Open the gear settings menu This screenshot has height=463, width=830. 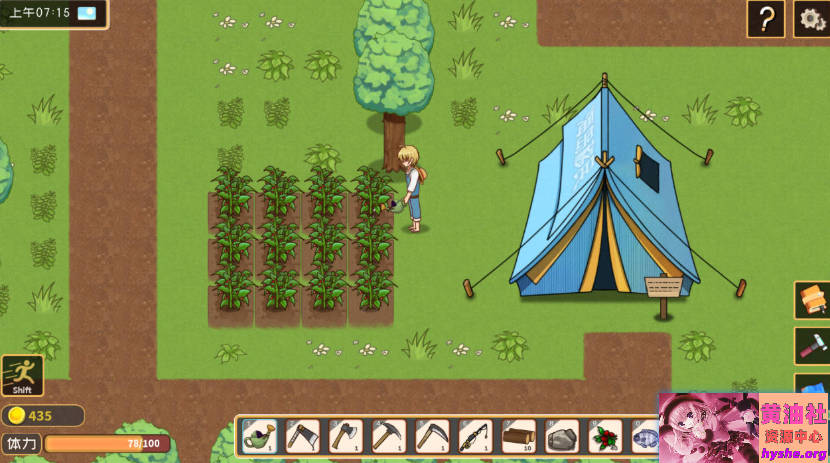click(811, 19)
